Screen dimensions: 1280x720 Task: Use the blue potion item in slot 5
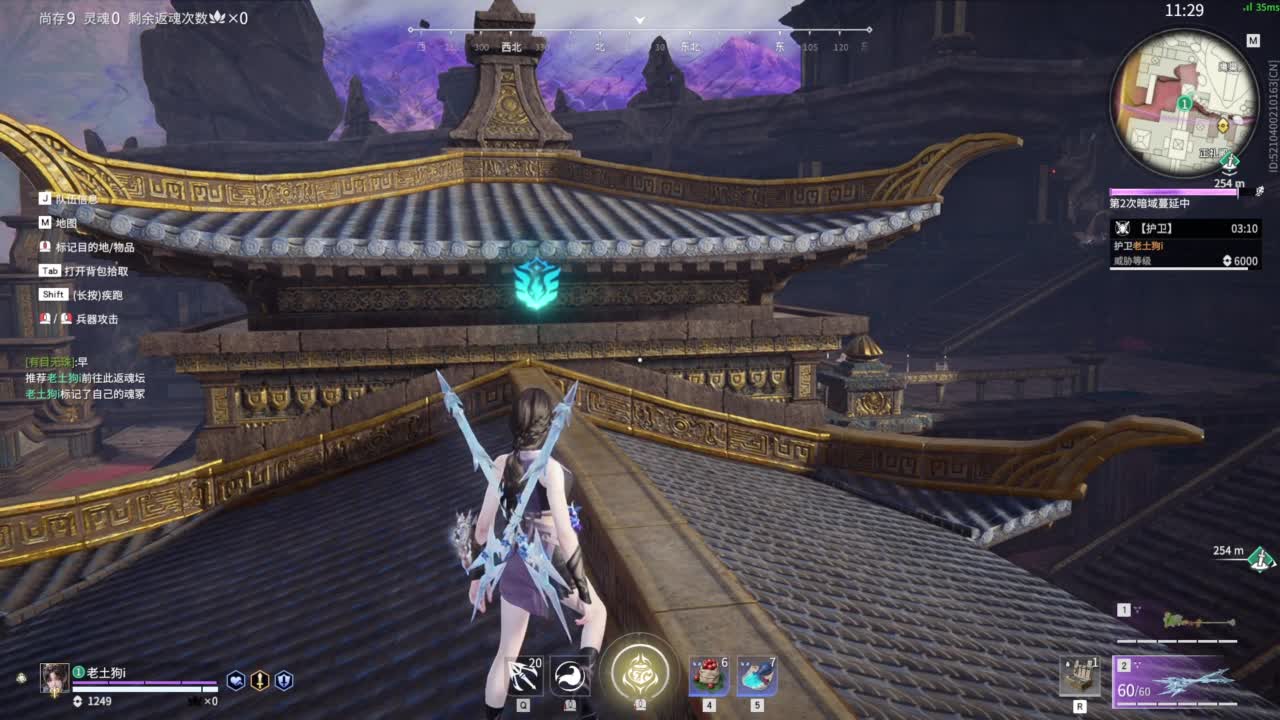point(756,676)
